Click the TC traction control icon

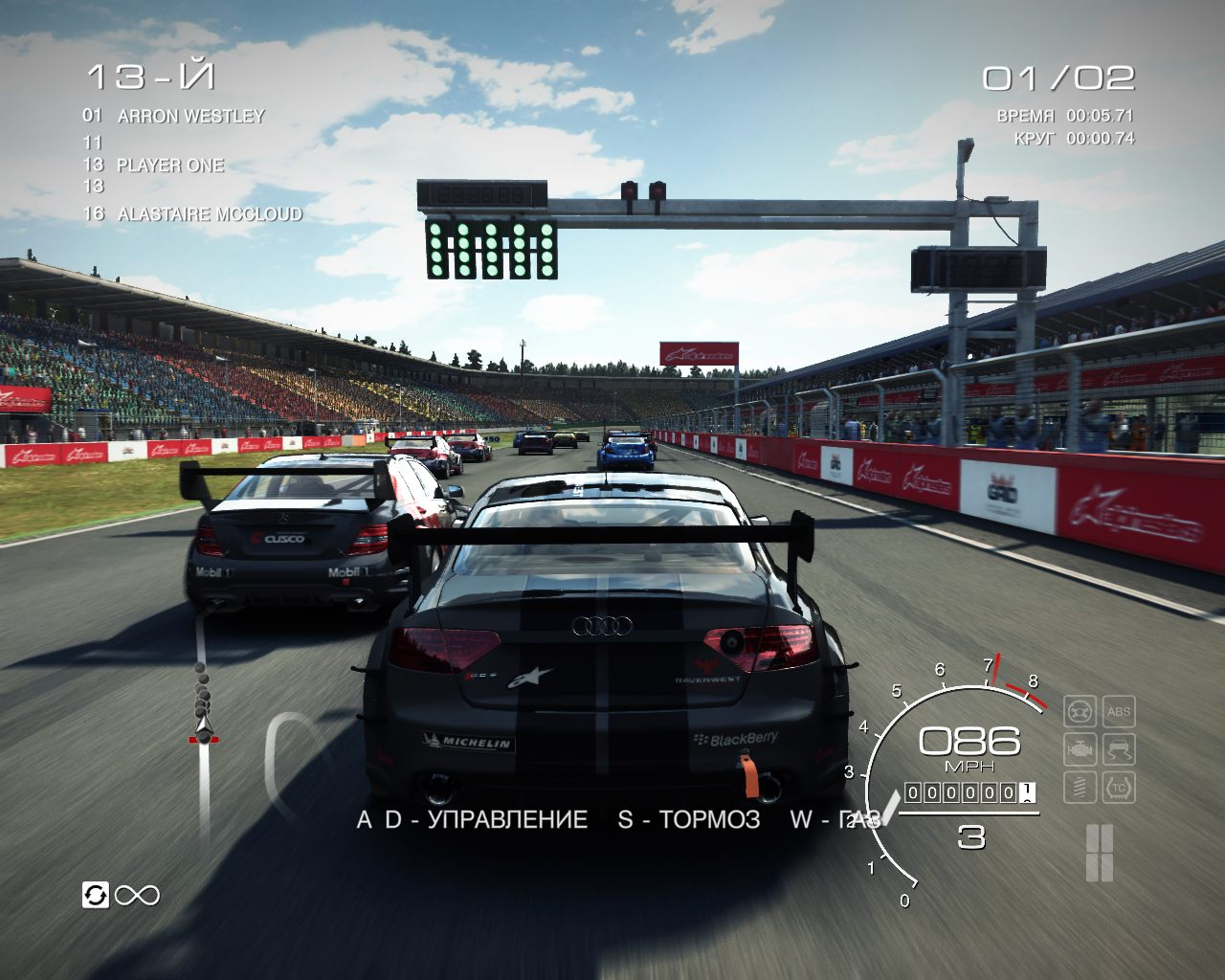tap(1118, 787)
